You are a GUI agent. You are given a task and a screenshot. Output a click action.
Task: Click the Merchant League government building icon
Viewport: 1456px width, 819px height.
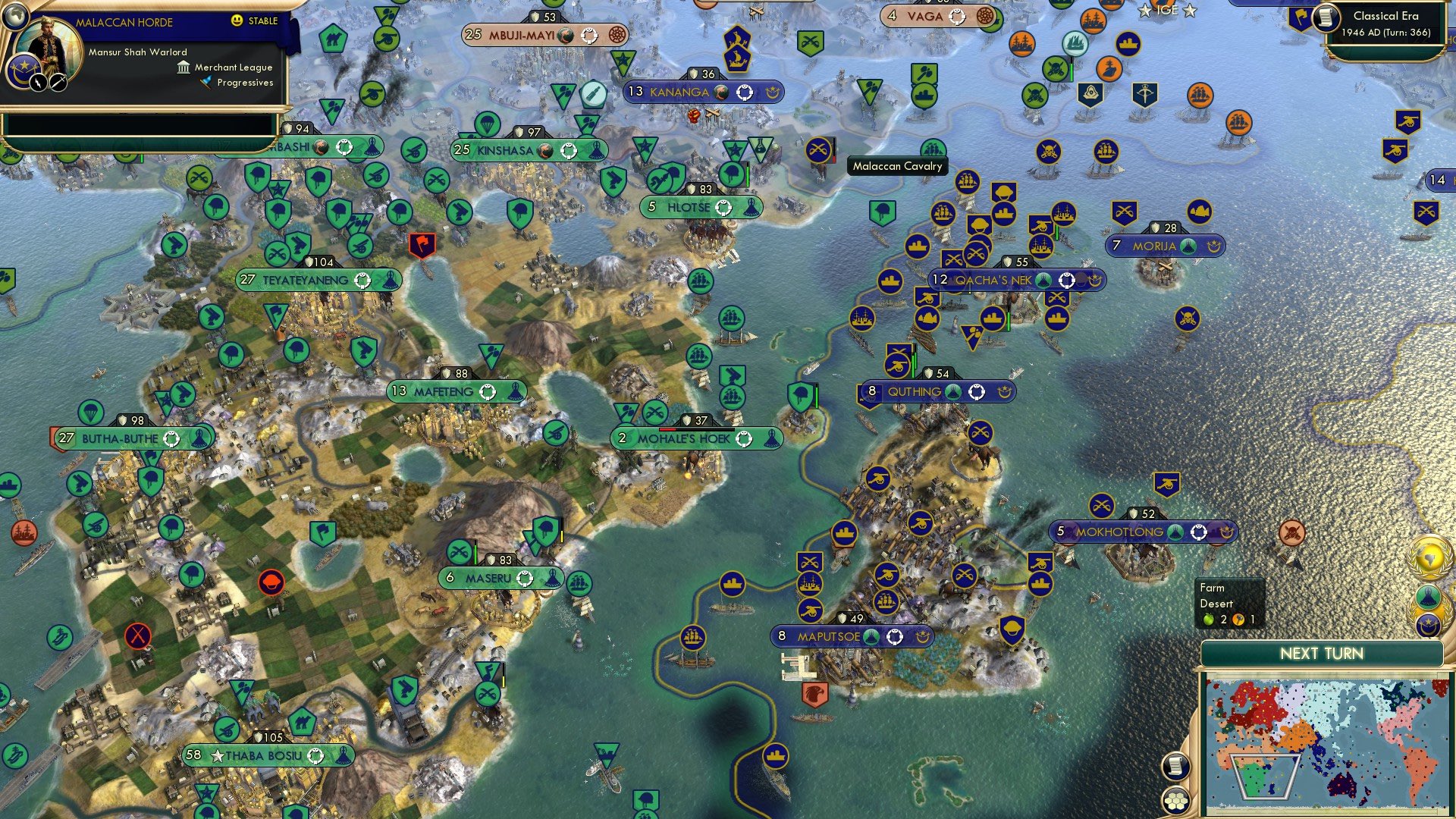184,67
